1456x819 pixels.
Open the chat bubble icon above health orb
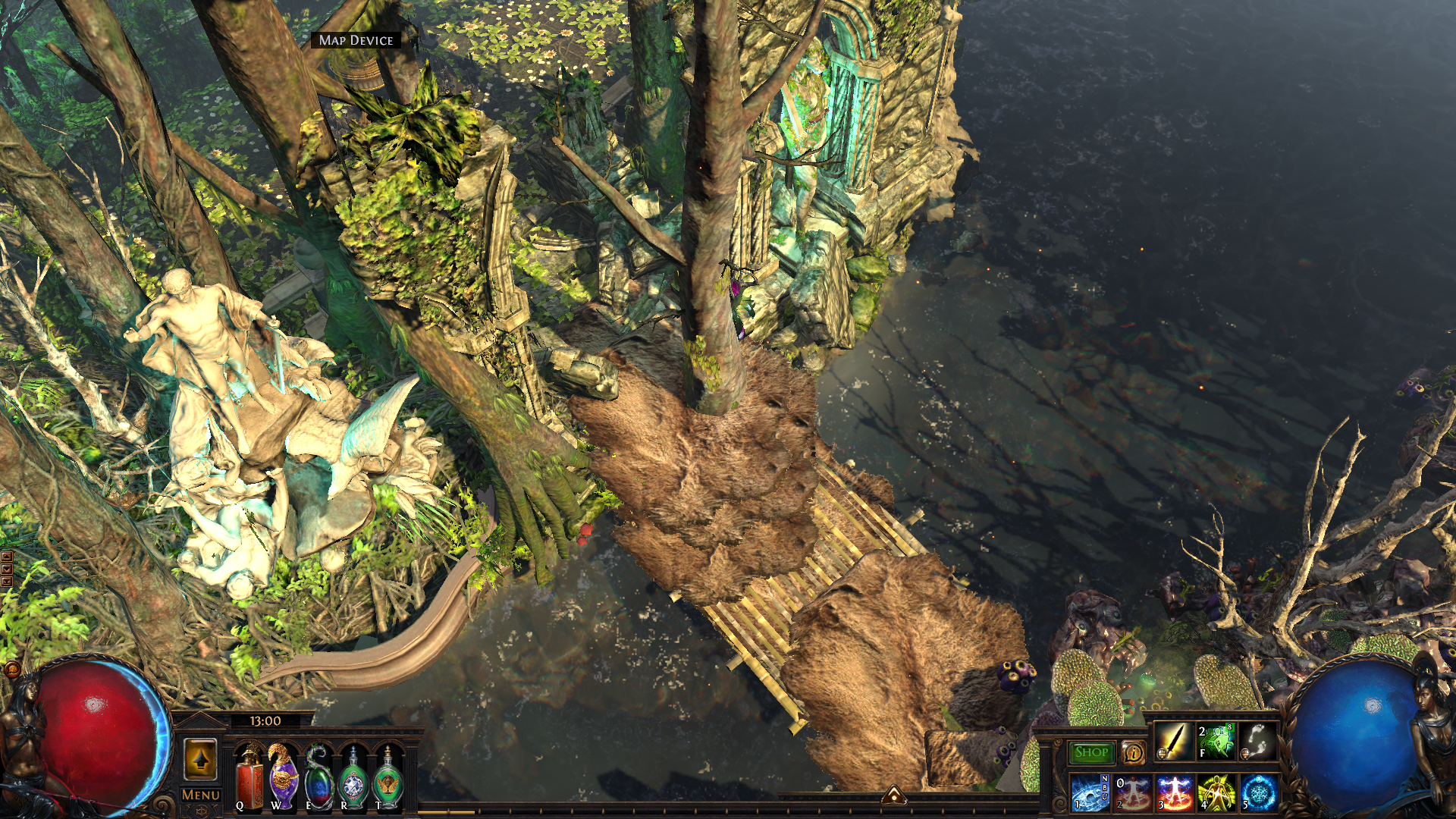[12, 669]
